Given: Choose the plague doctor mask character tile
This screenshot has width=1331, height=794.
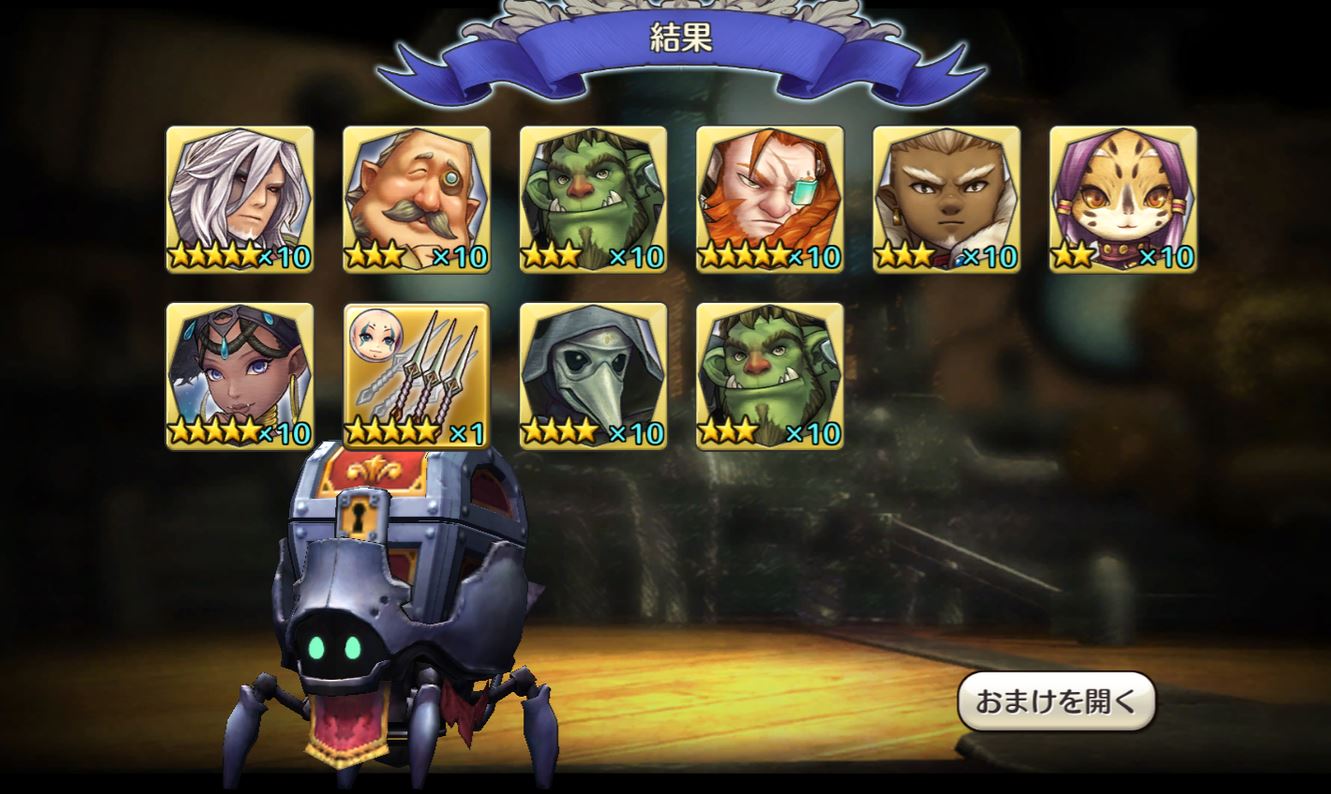Looking at the screenshot, I should pos(593,376).
